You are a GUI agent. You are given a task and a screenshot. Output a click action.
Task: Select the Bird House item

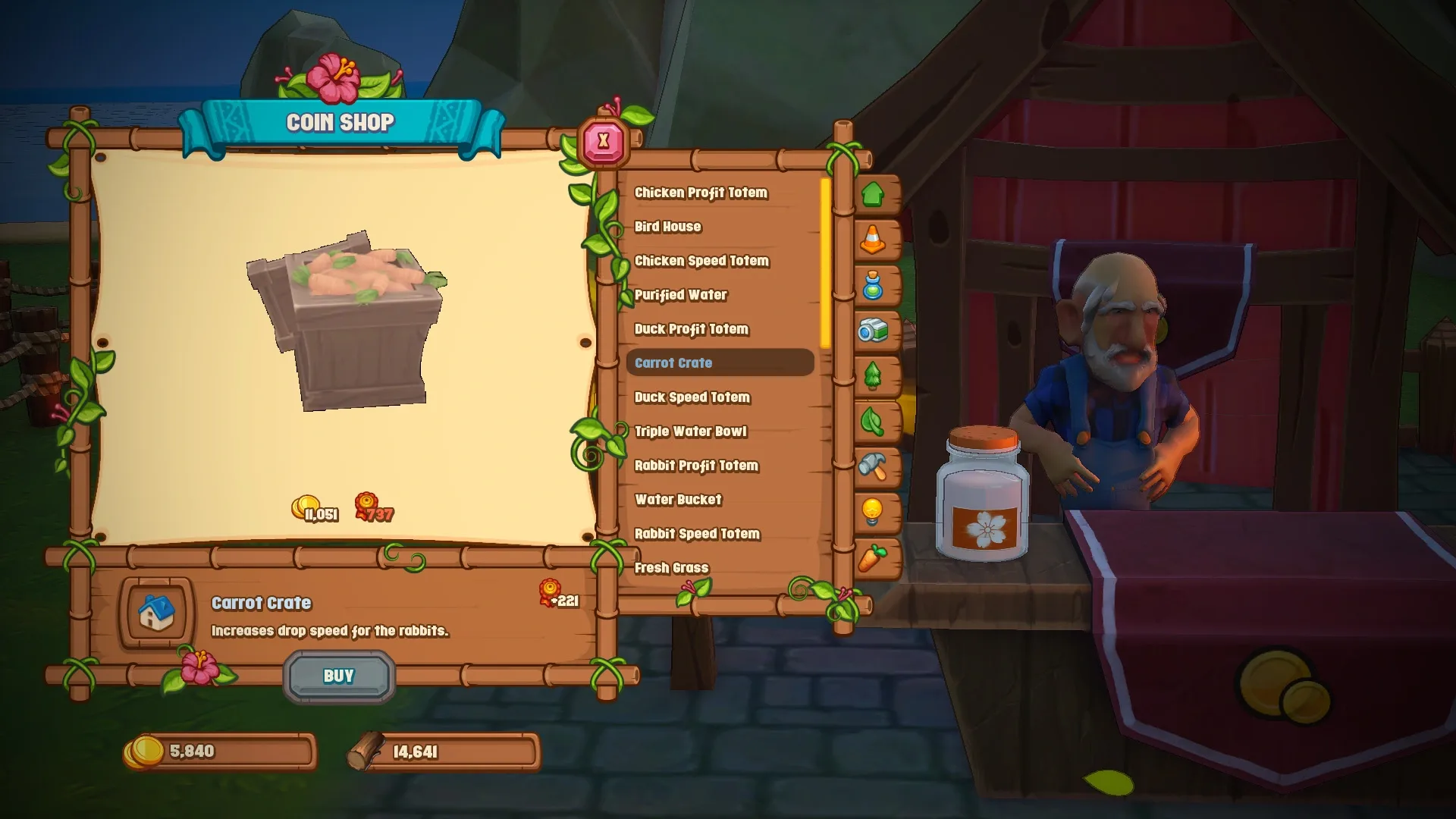coord(668,227)
